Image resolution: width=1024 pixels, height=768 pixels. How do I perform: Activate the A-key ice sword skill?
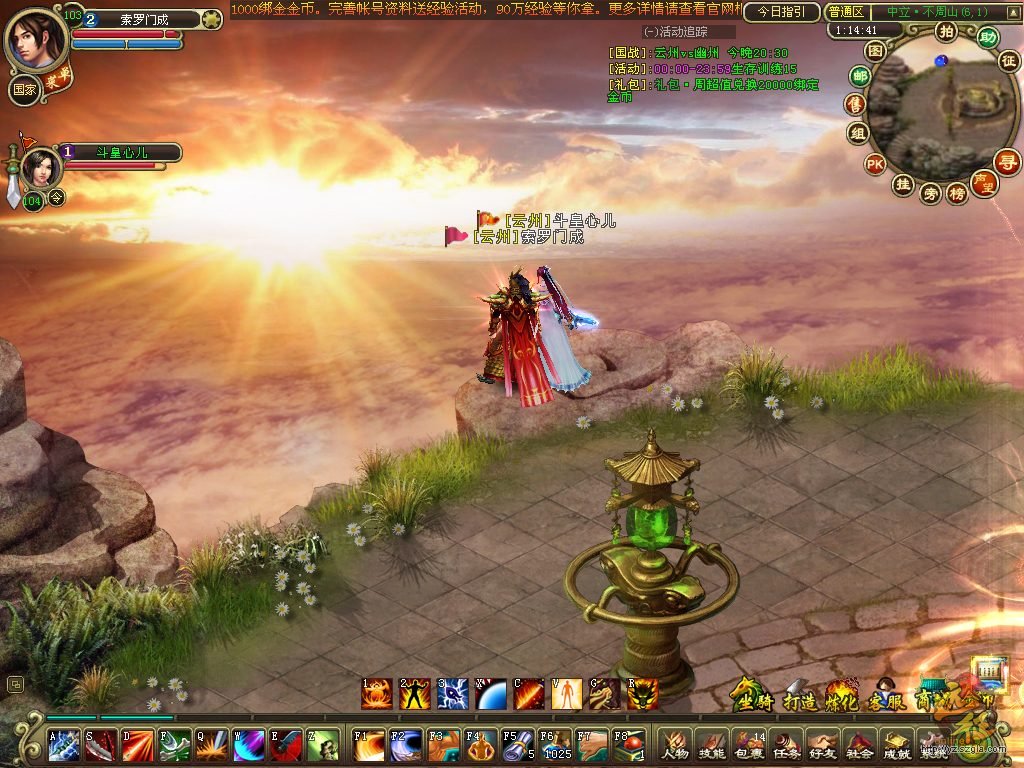click(x=64, y=746)
